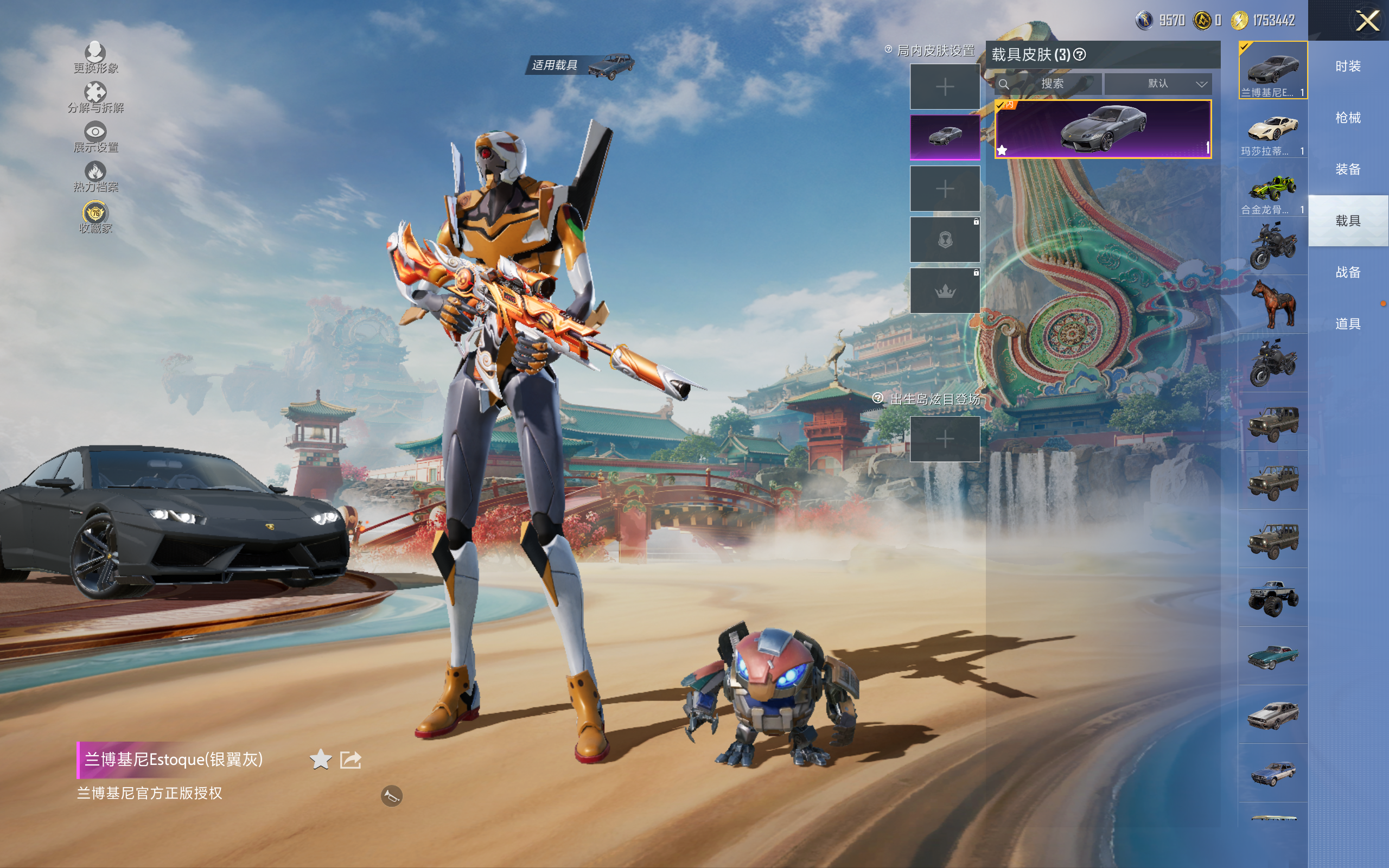Screen dimensions: 1389x868
Task: Share the Lamborghini Estoque skin
Action: pyautogui.click(x=350, y=759)
